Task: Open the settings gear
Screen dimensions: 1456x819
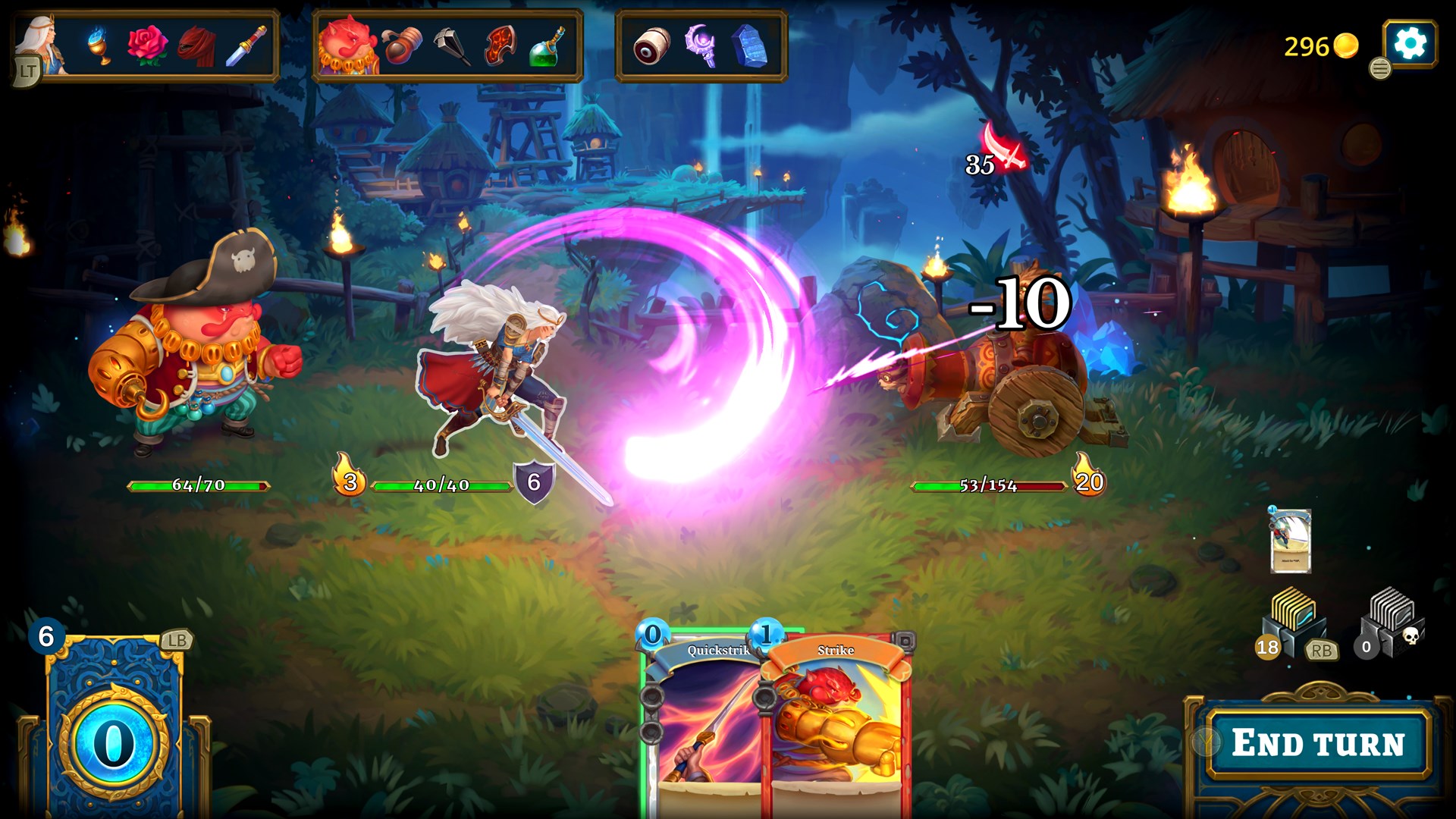Action: [x=1409, y=44]
